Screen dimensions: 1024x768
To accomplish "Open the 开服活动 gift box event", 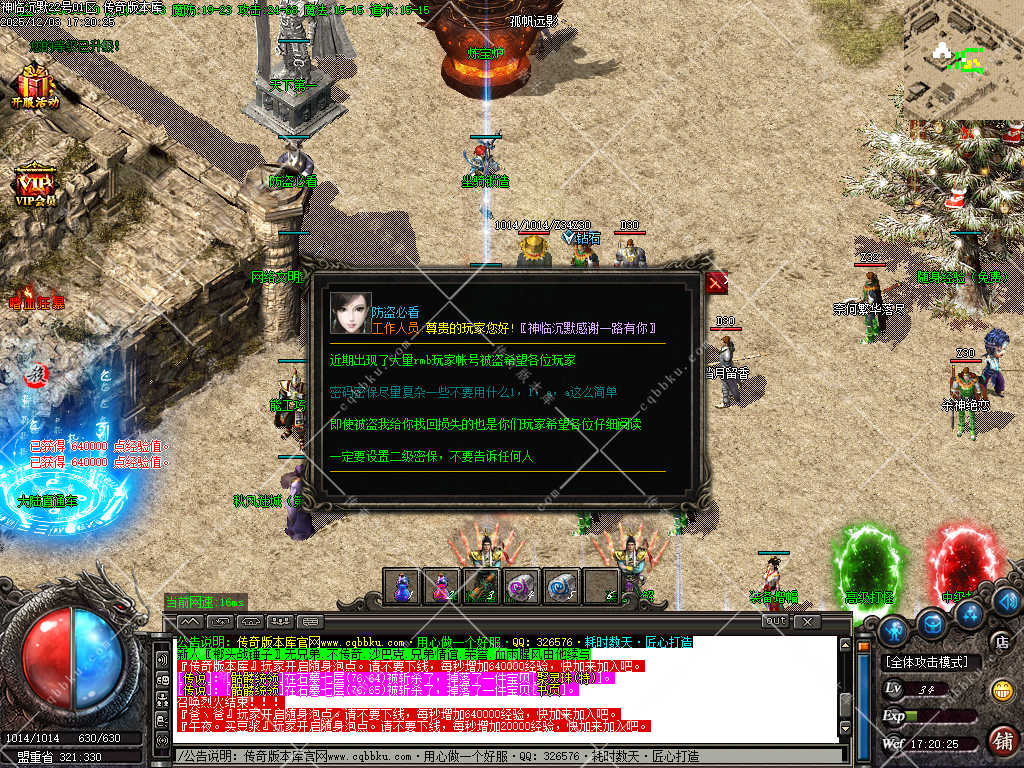I will (x=35, y=83).
